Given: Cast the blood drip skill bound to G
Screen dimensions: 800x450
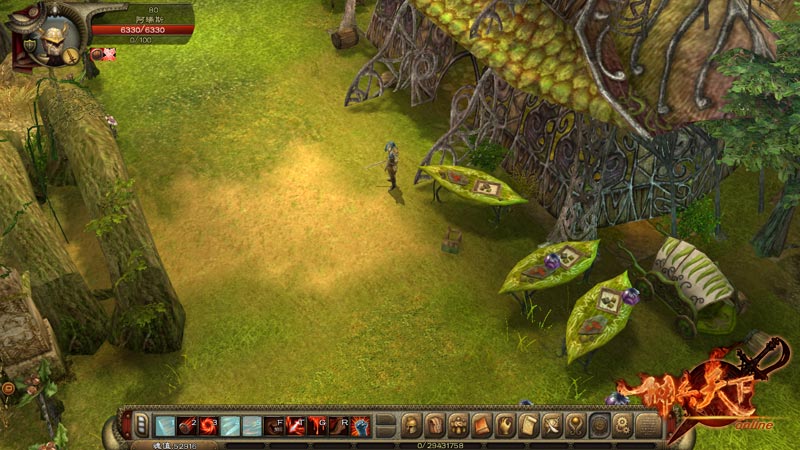Looking at the screenshot, I should (317, 425).
